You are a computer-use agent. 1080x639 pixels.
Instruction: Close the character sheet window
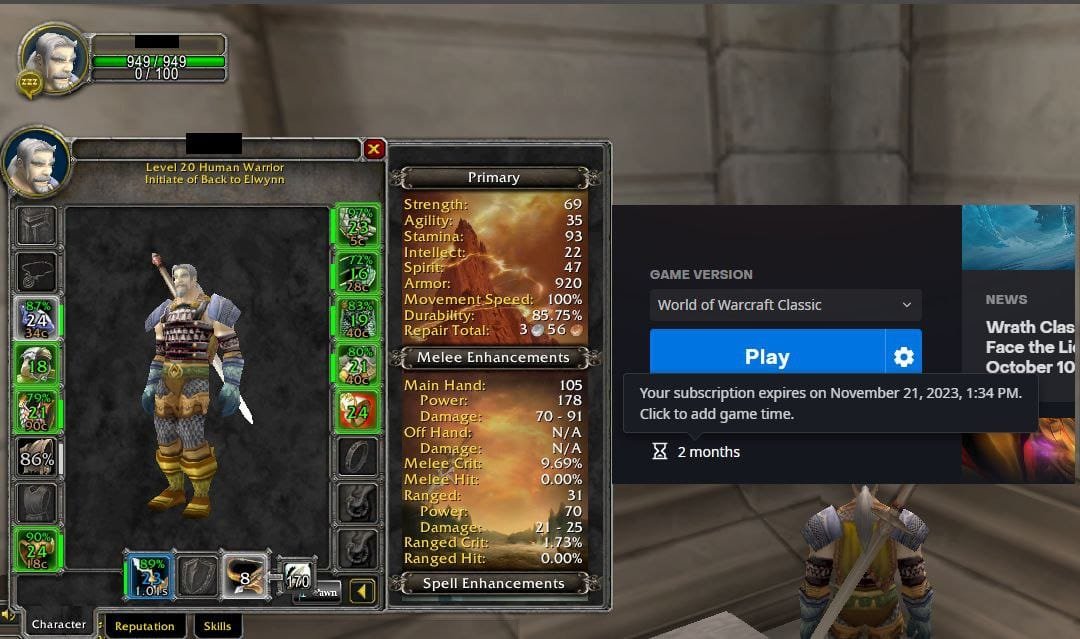point(374,150)
